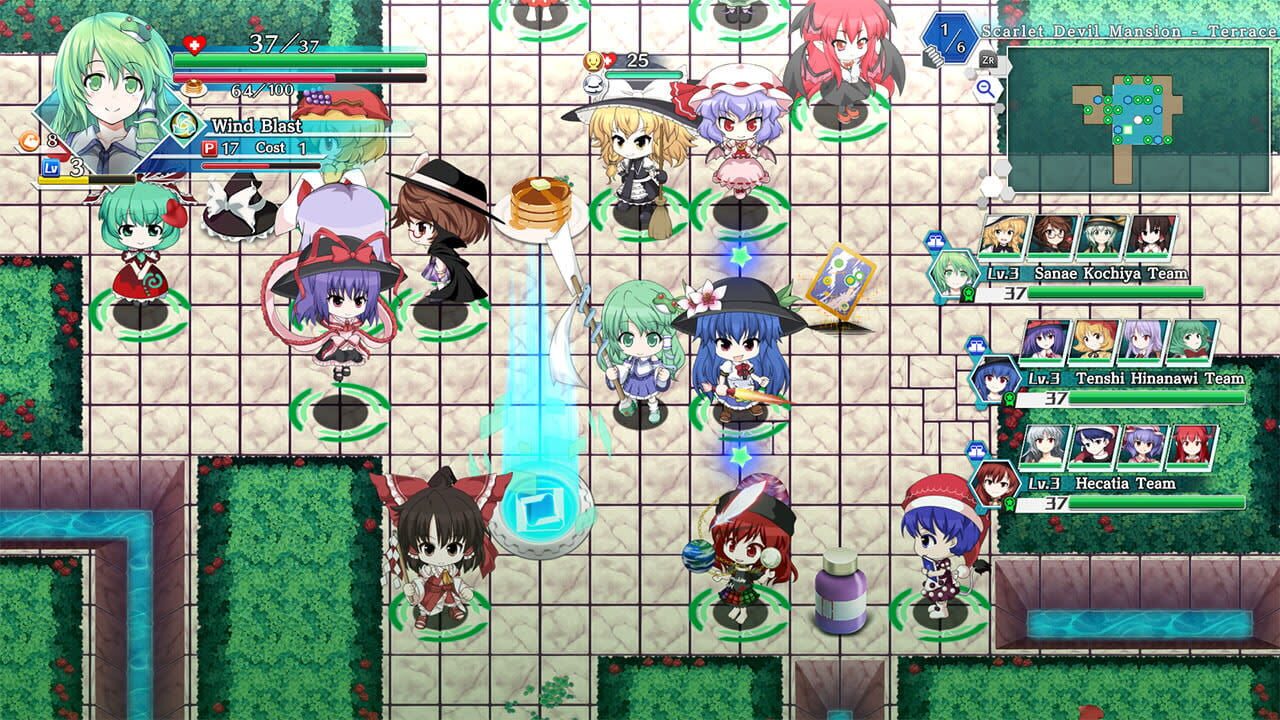Screen dimensions: 1280x720
Task: Click the pancake fullness icon above the 64/100 gauge
Action: pyautogui.click(x=193, y=88)
